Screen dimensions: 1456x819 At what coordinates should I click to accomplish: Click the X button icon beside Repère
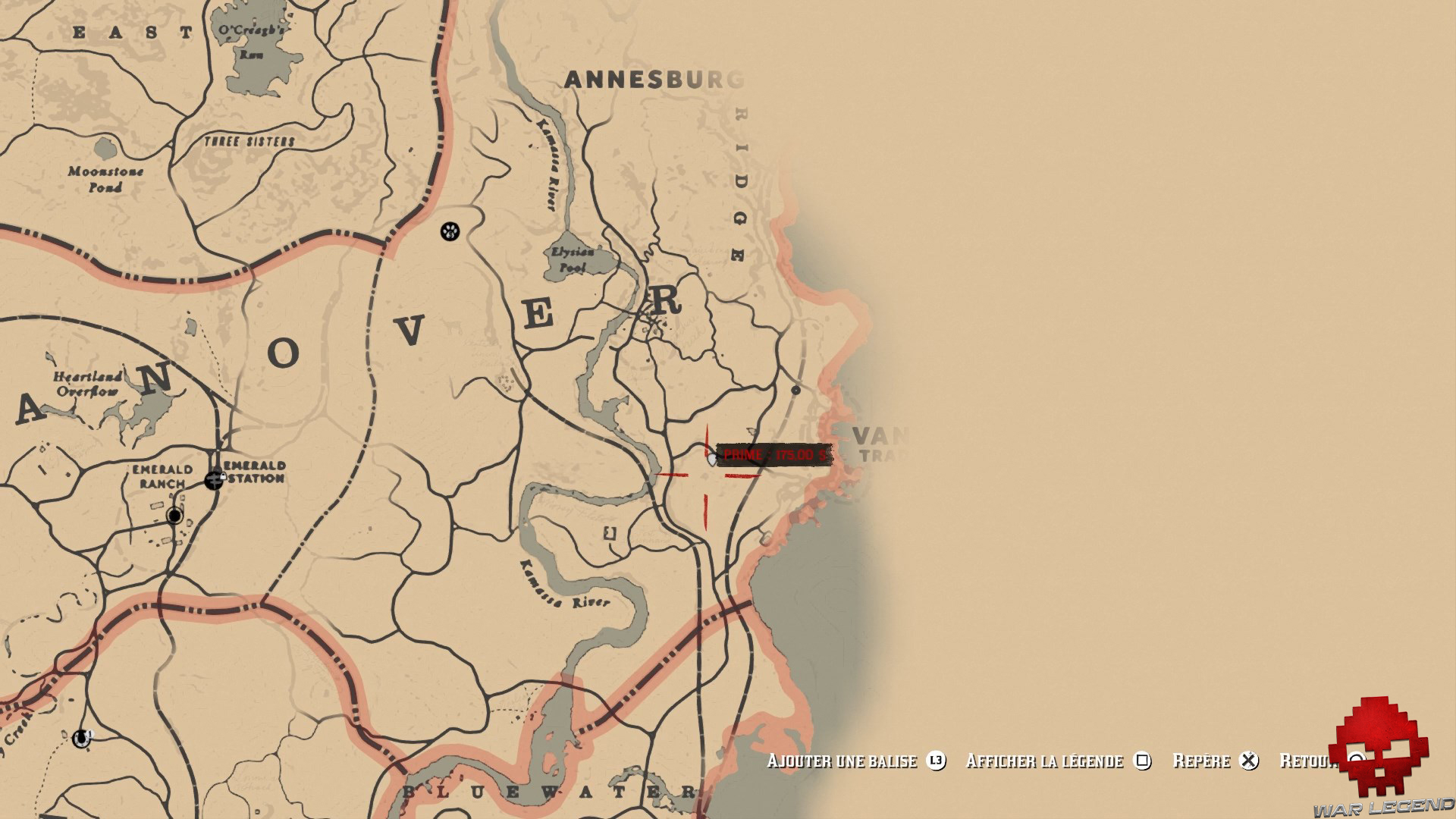click(x=1250, y=761)
